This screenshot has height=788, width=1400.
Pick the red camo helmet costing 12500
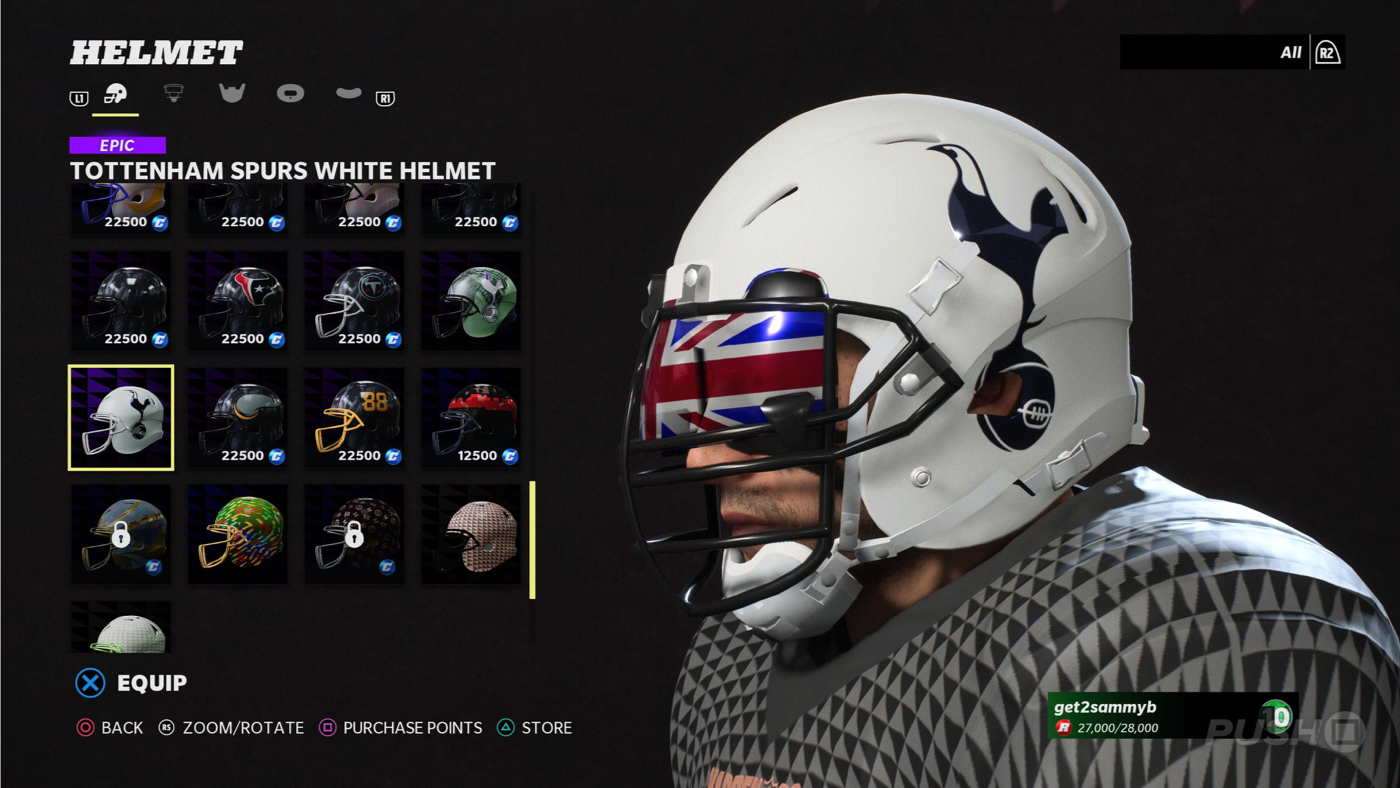tap(471, 417)
